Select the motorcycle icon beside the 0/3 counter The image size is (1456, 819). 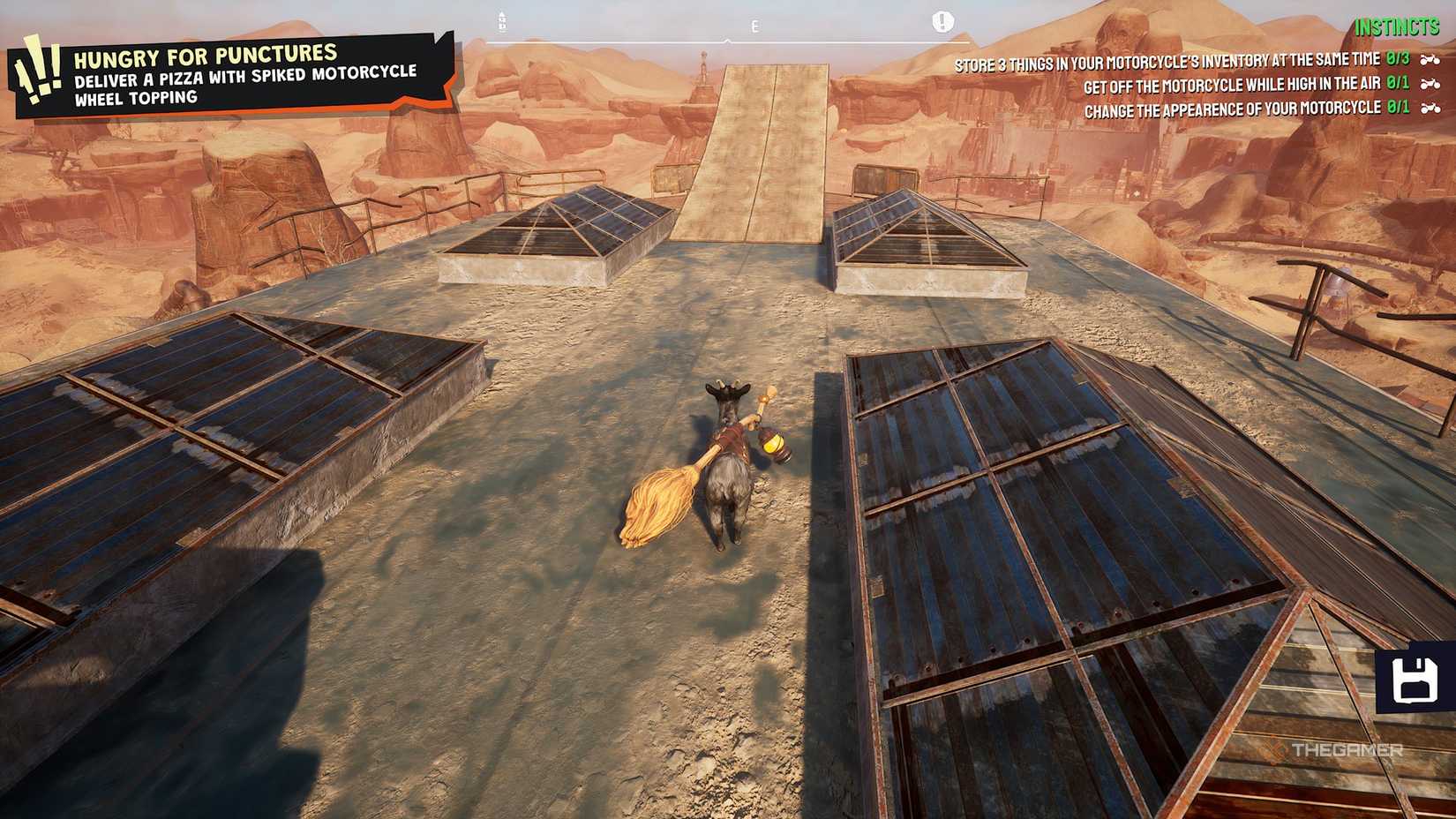[1430, 61]
